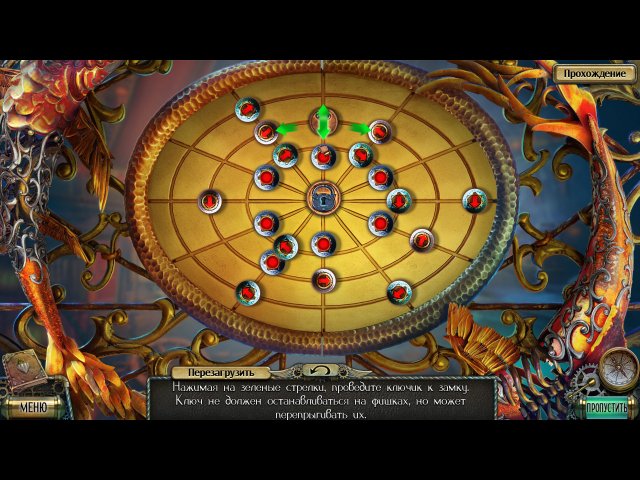Reset the puzzle with Перезагрузить
Image resolution: width=640 pixels, height=480 pixels.
(x=215, y=372)
